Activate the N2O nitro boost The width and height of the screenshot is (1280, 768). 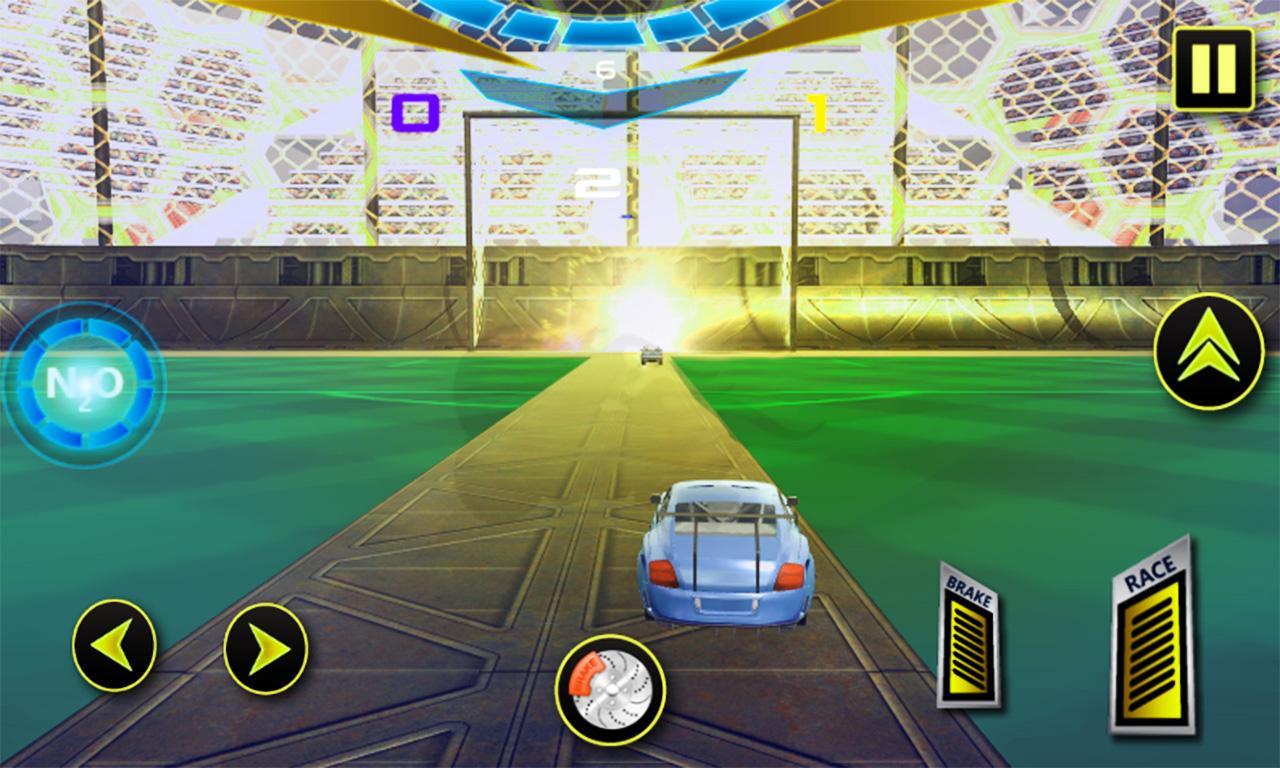click(84, 385)
